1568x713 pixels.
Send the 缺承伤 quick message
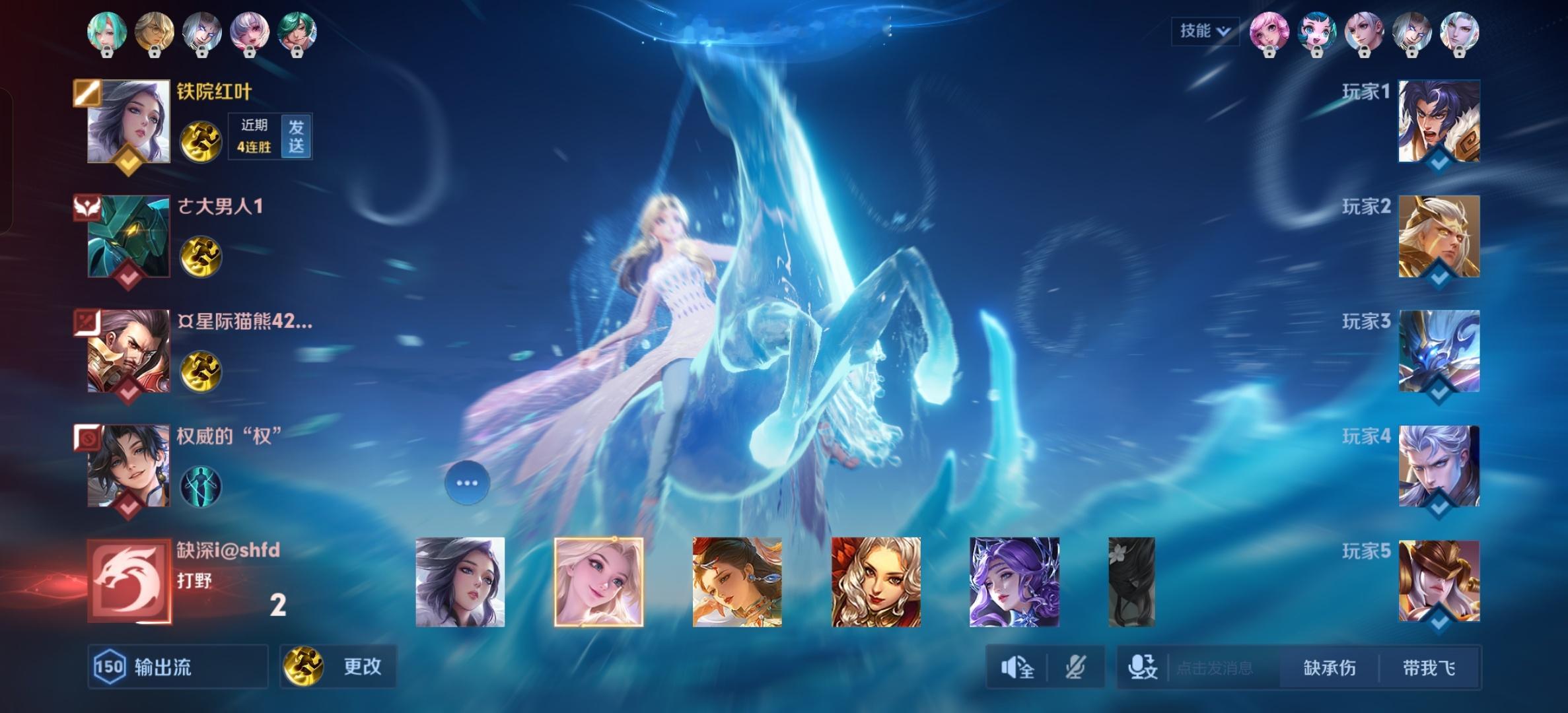click(x=1329, y=668)
